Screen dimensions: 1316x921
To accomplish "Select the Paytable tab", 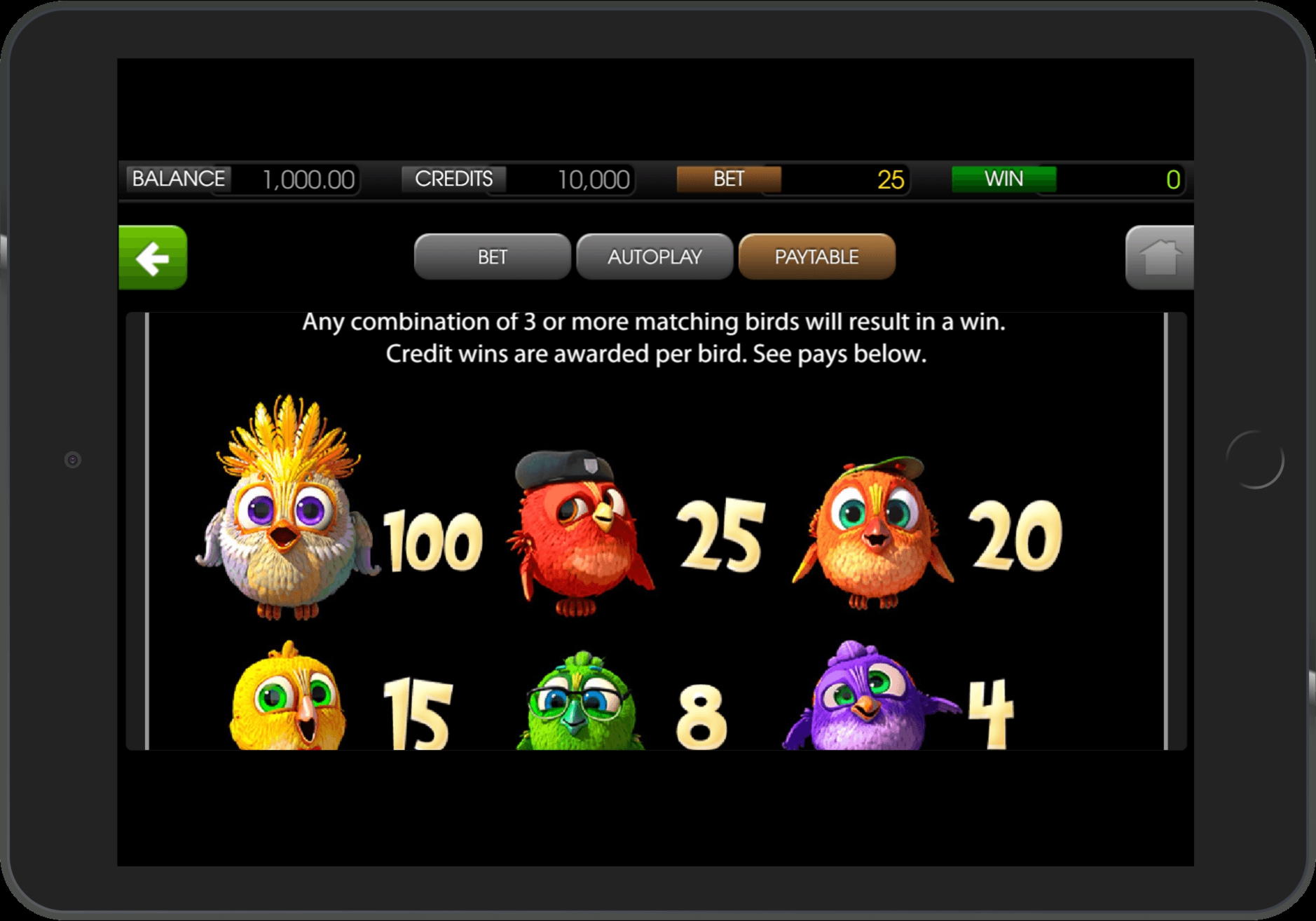I will 816,257.
